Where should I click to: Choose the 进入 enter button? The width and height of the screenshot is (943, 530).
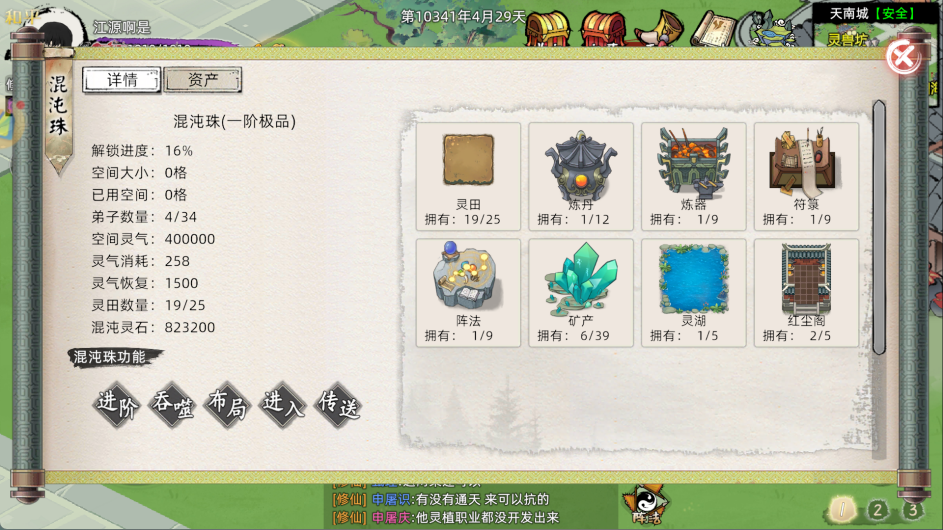point(282,404)
